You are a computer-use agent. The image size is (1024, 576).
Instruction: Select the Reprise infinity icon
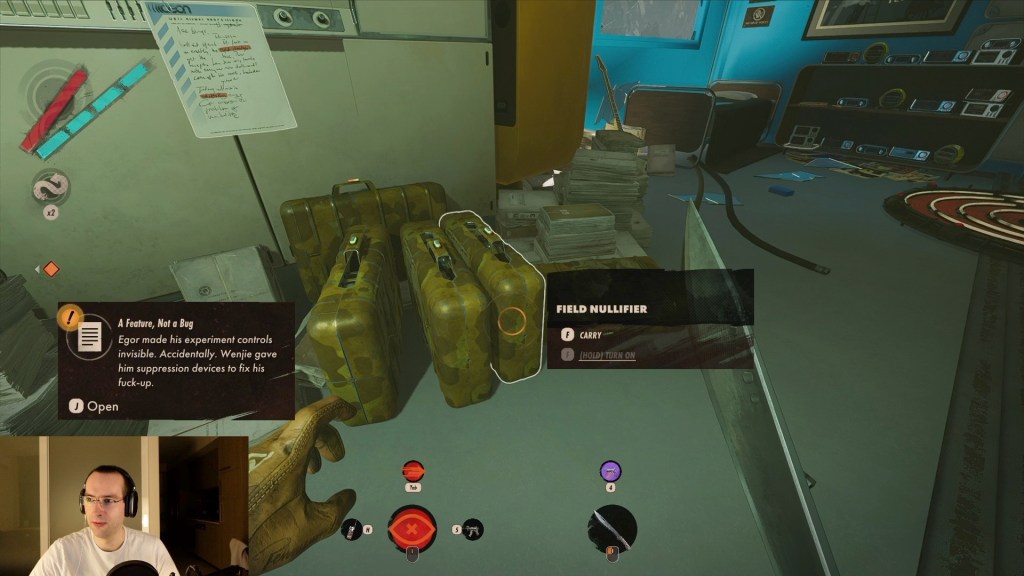50,188
